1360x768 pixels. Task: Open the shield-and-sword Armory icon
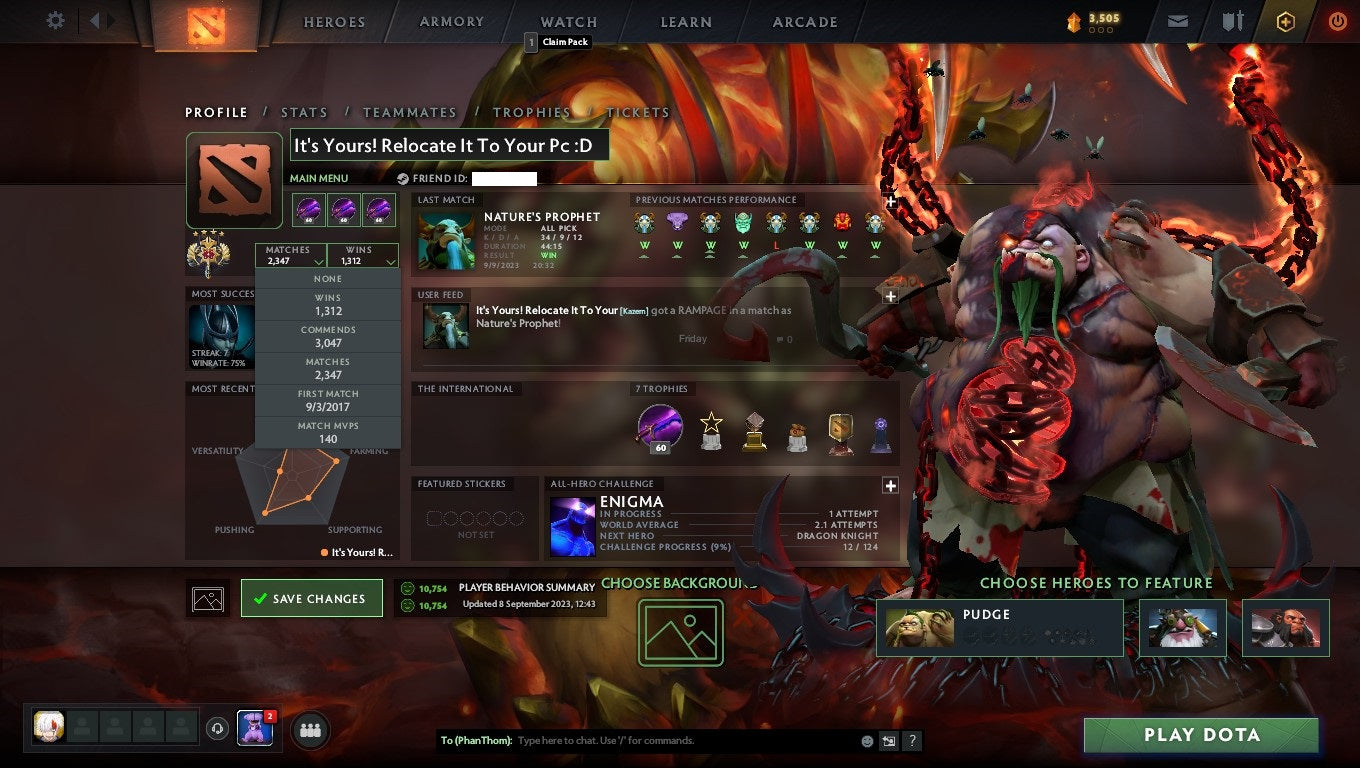1234,20
